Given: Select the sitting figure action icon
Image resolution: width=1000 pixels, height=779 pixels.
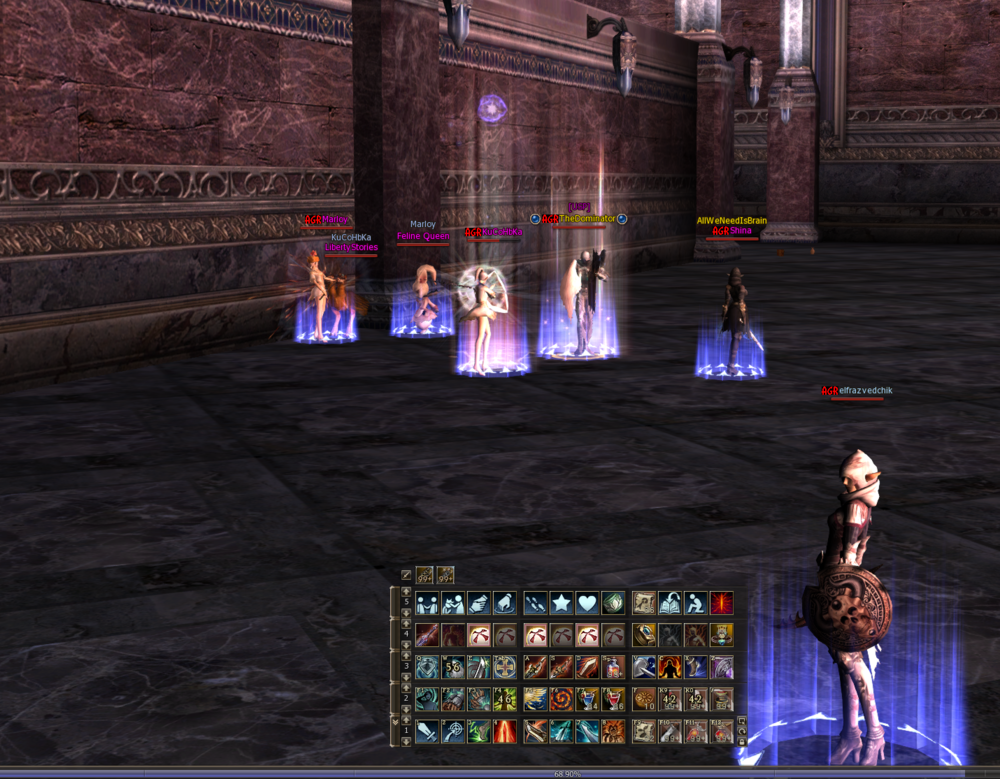Looking at the screenshot, I should 695,603.
